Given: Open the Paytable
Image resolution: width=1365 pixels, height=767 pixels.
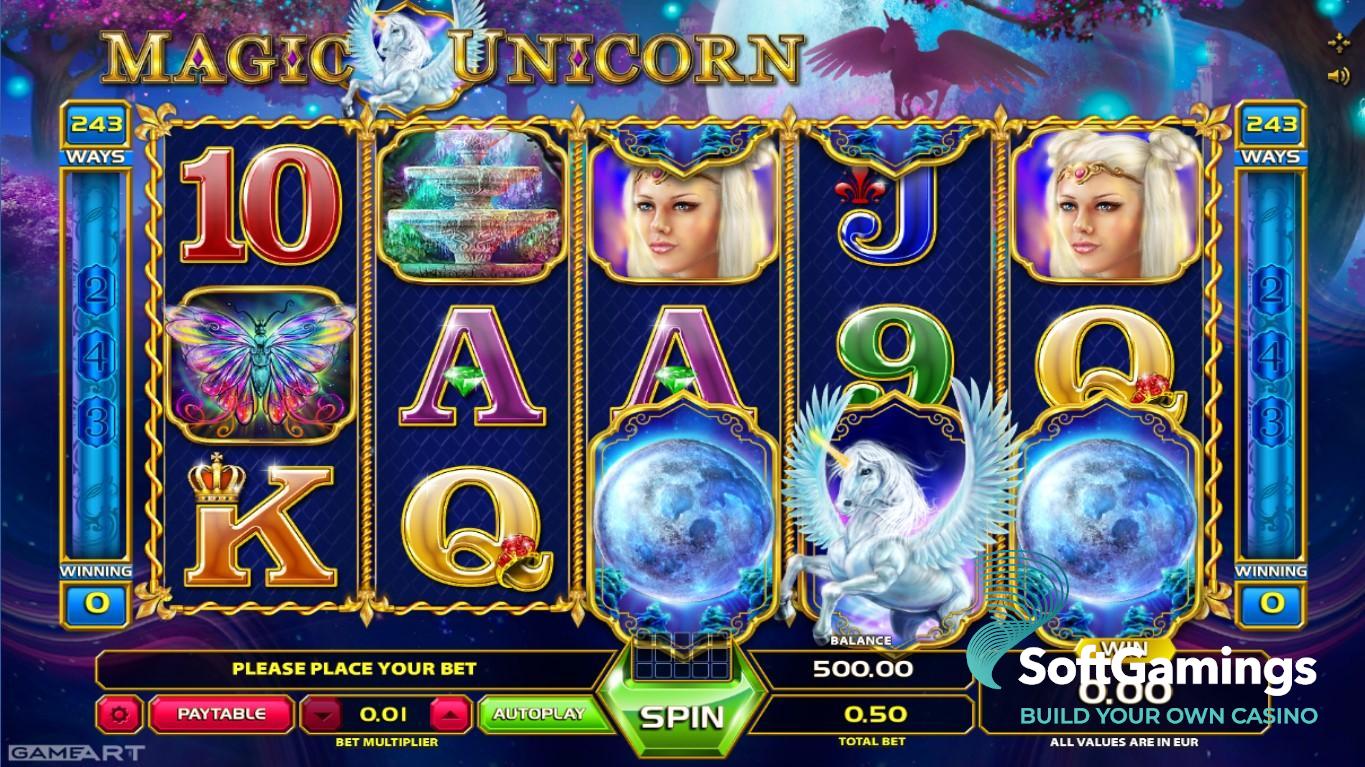Looking at the screenshot, I should (x=221, y=714).
